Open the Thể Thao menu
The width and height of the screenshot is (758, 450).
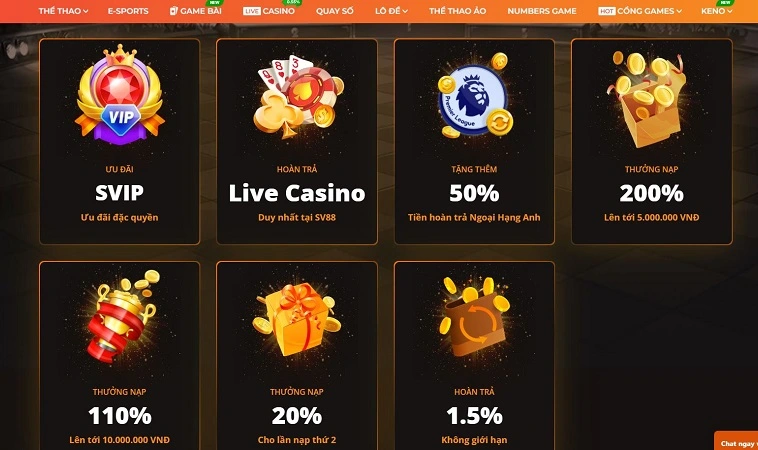63,10
